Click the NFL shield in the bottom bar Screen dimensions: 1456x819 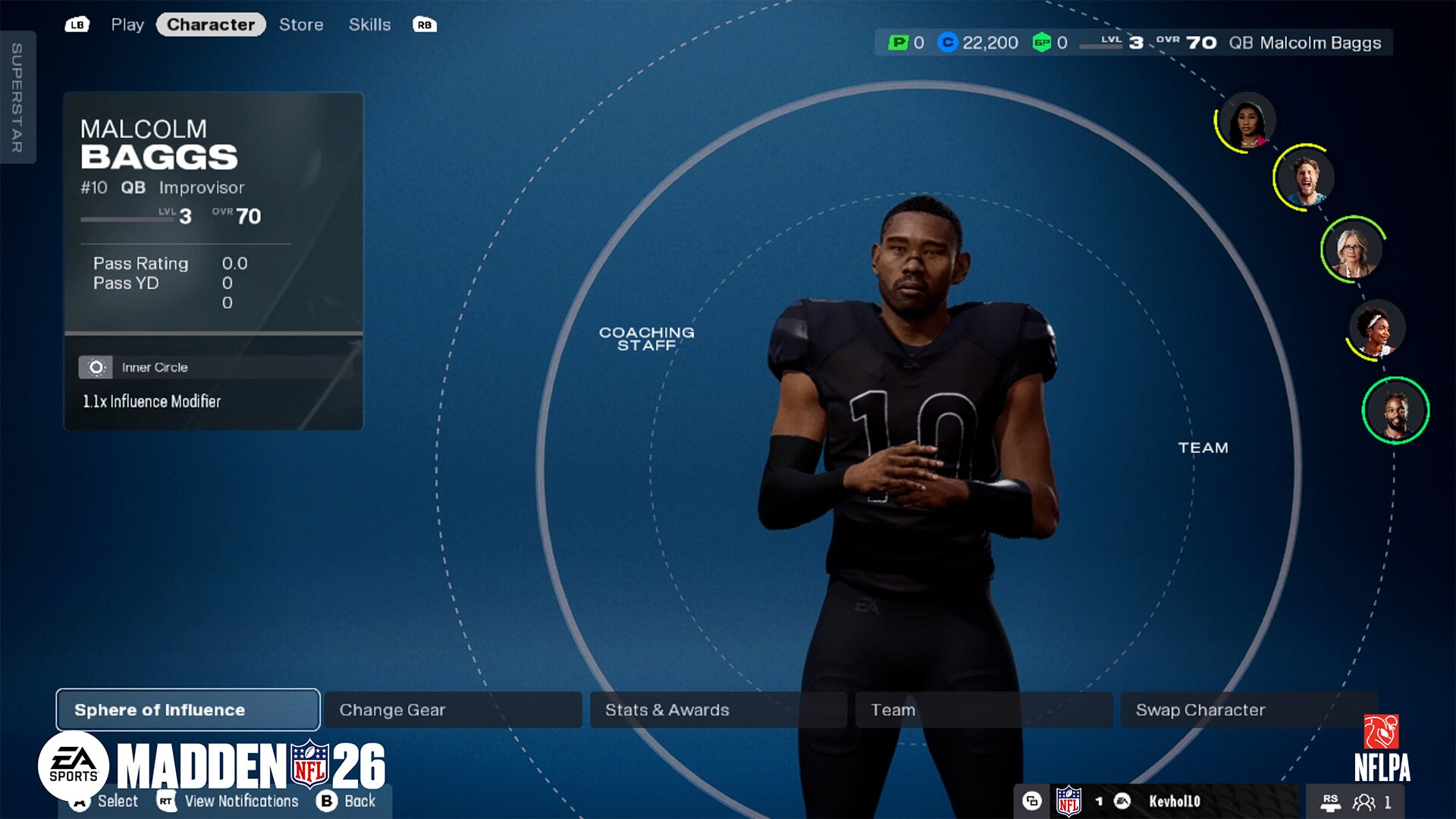[1068, 800]
